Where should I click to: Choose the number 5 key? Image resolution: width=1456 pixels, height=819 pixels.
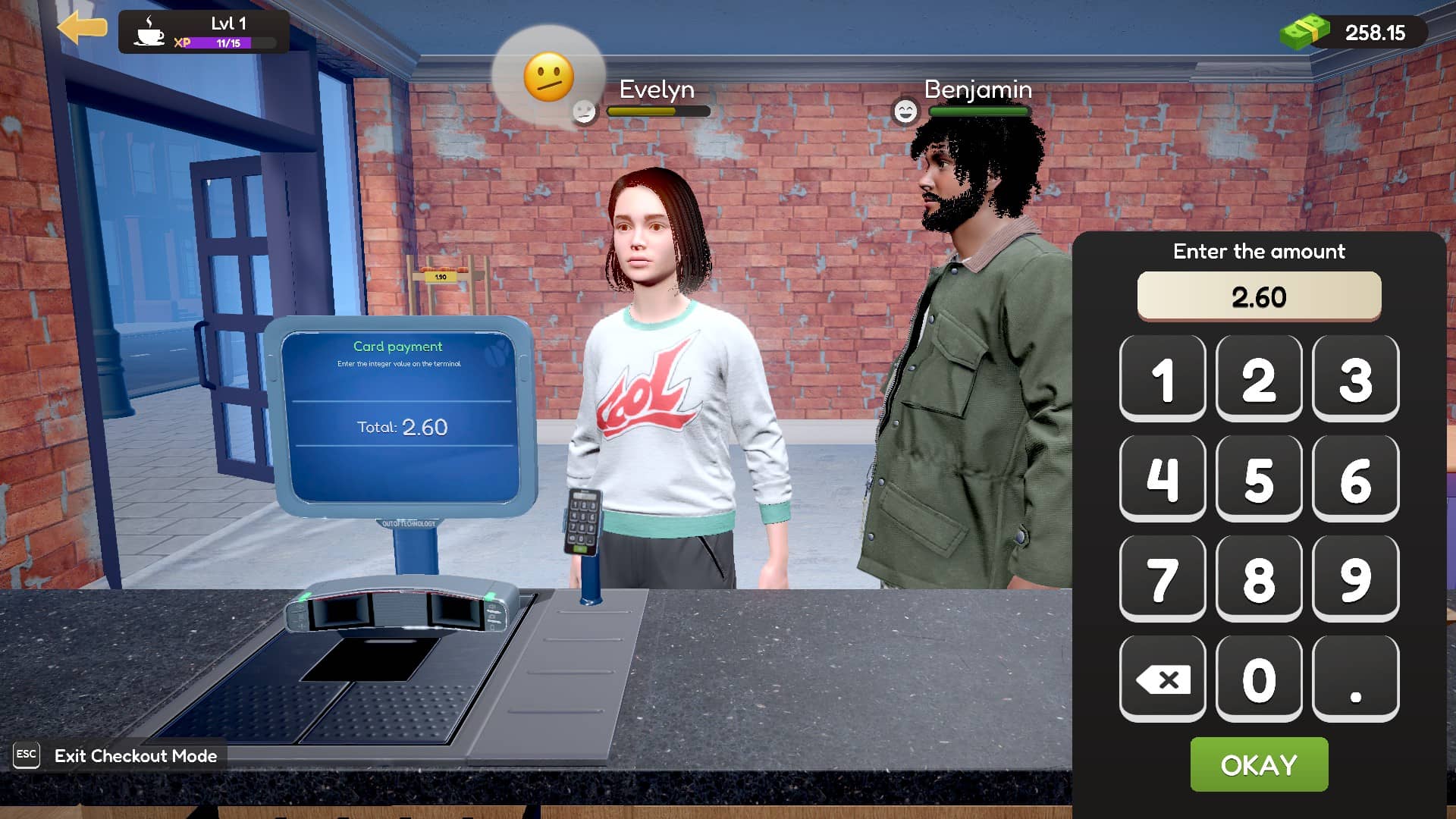point(1259,479)
